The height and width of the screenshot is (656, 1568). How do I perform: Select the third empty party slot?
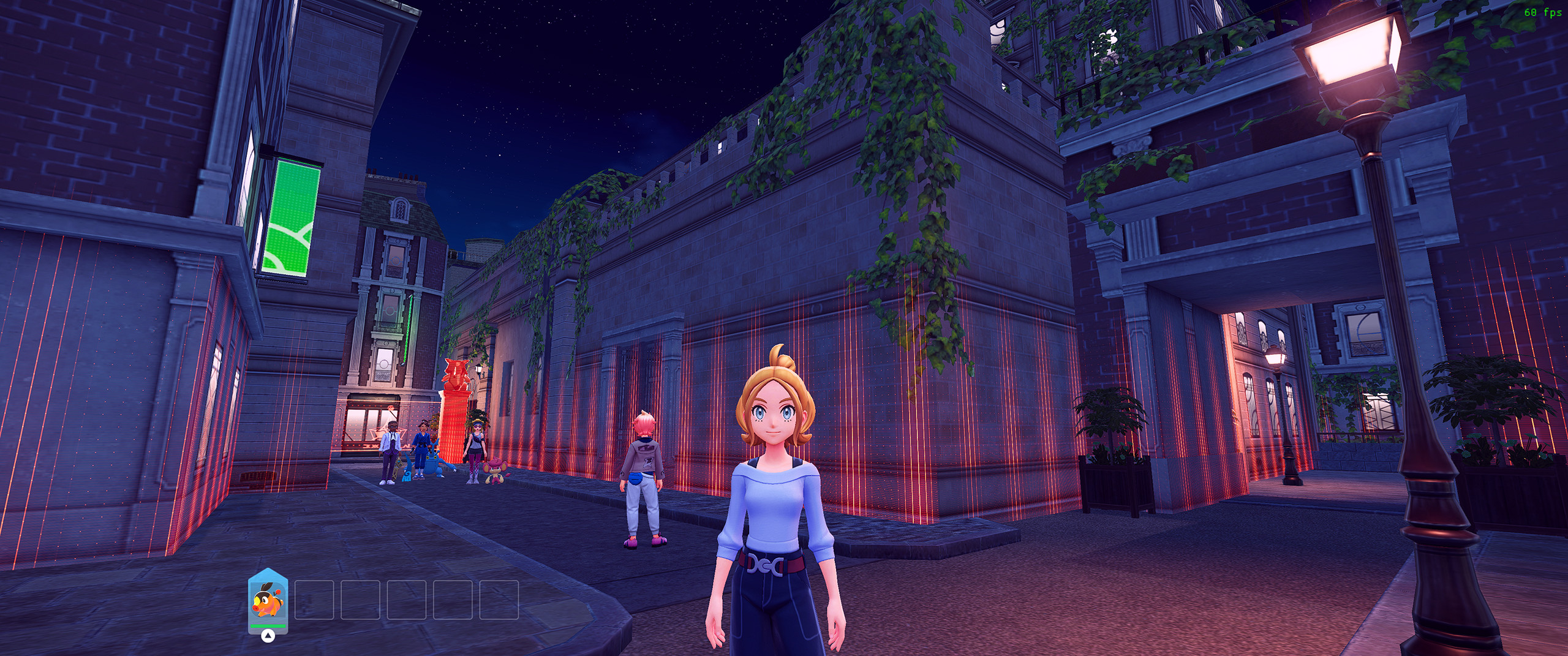pos(360,601)
